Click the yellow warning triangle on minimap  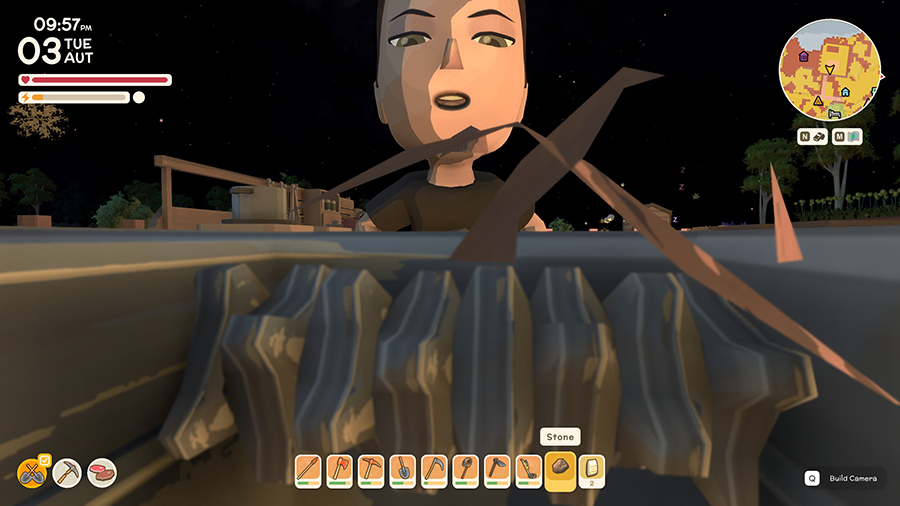(818, 101)
